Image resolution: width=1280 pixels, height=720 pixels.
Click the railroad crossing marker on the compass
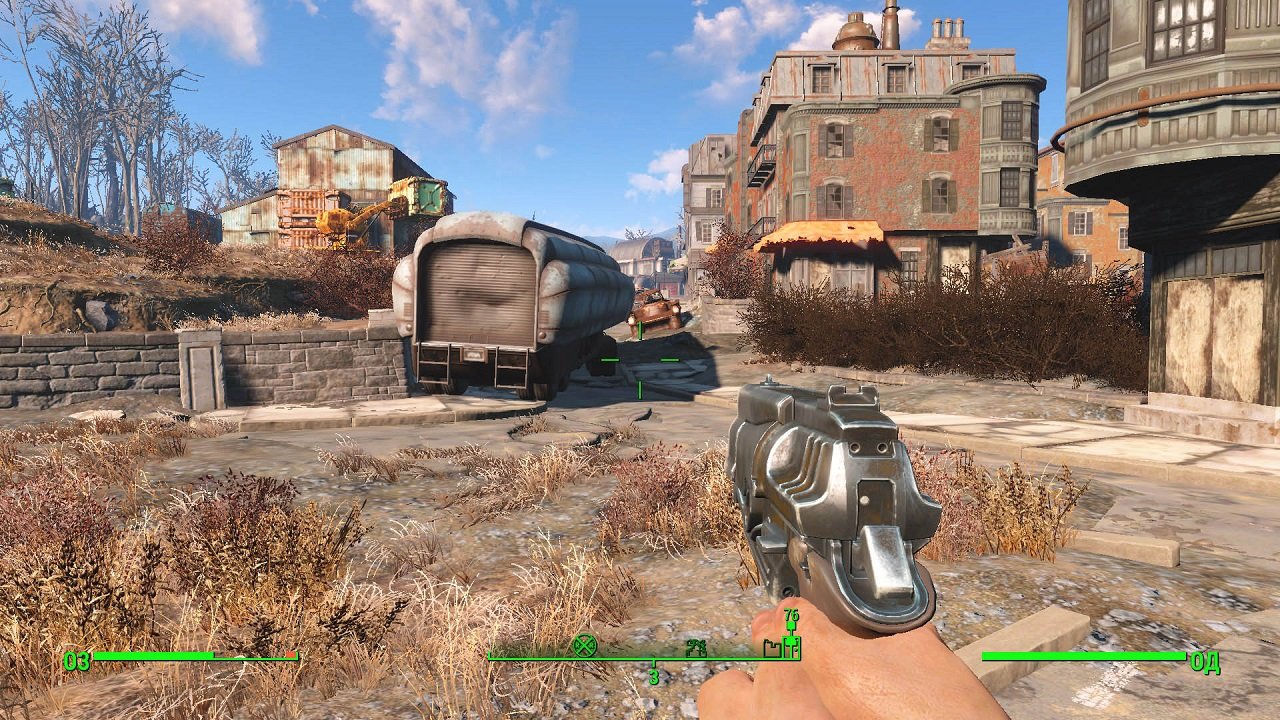[x=584, y=646]
